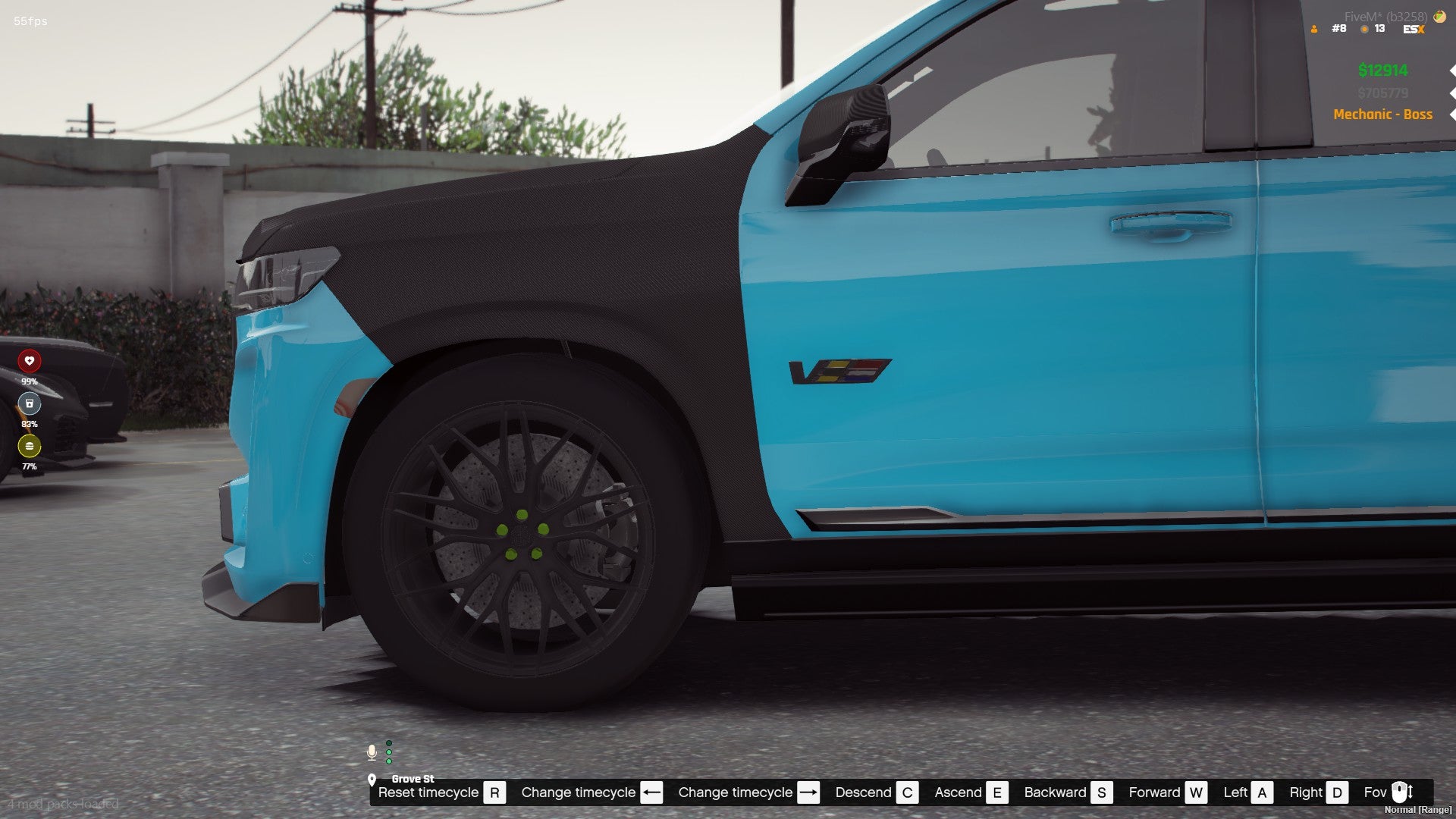
Task: Toggle the microphone voice icon
Action: tap(372, 752)
